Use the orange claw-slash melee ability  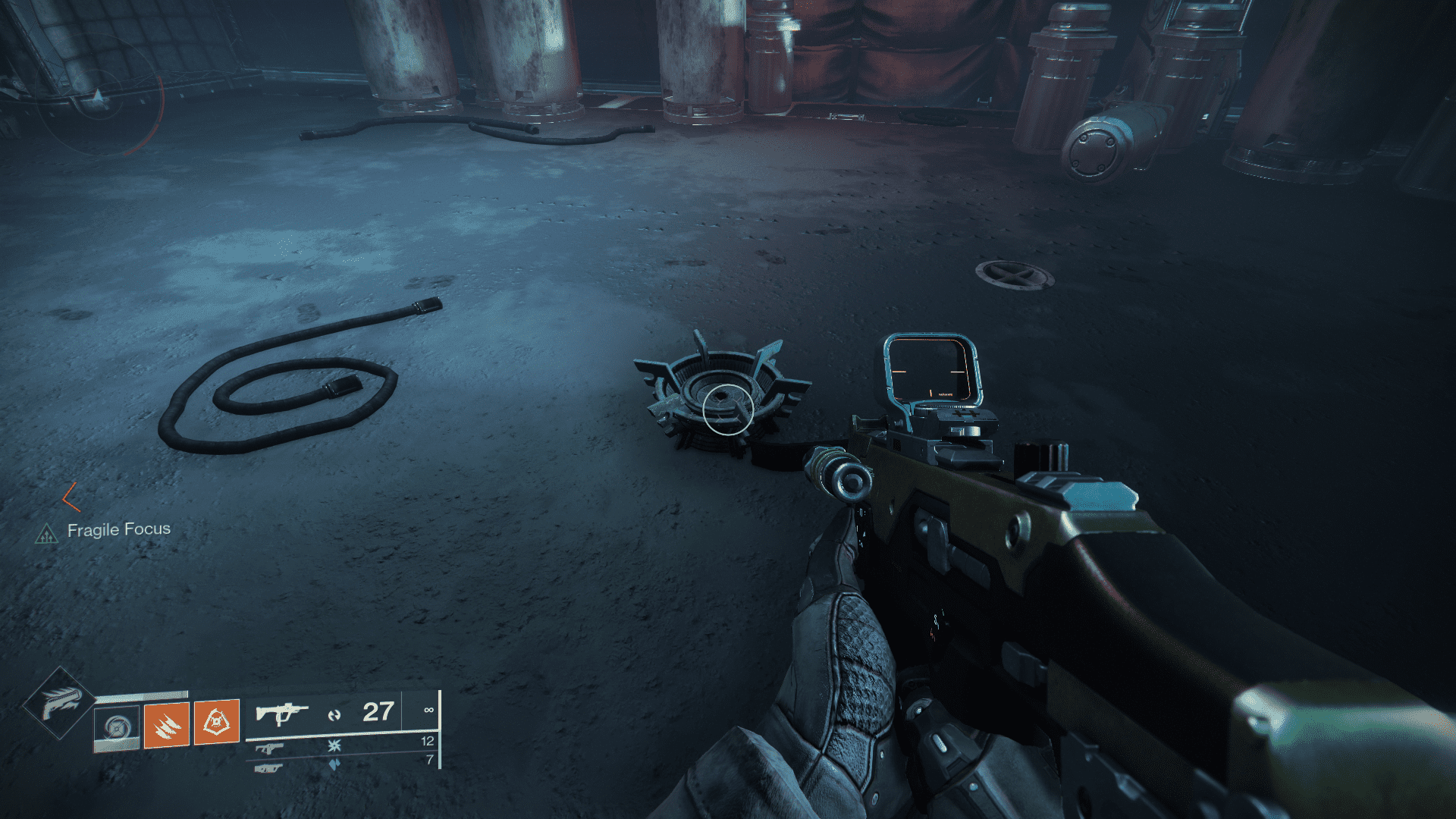[x=166, y=724]
